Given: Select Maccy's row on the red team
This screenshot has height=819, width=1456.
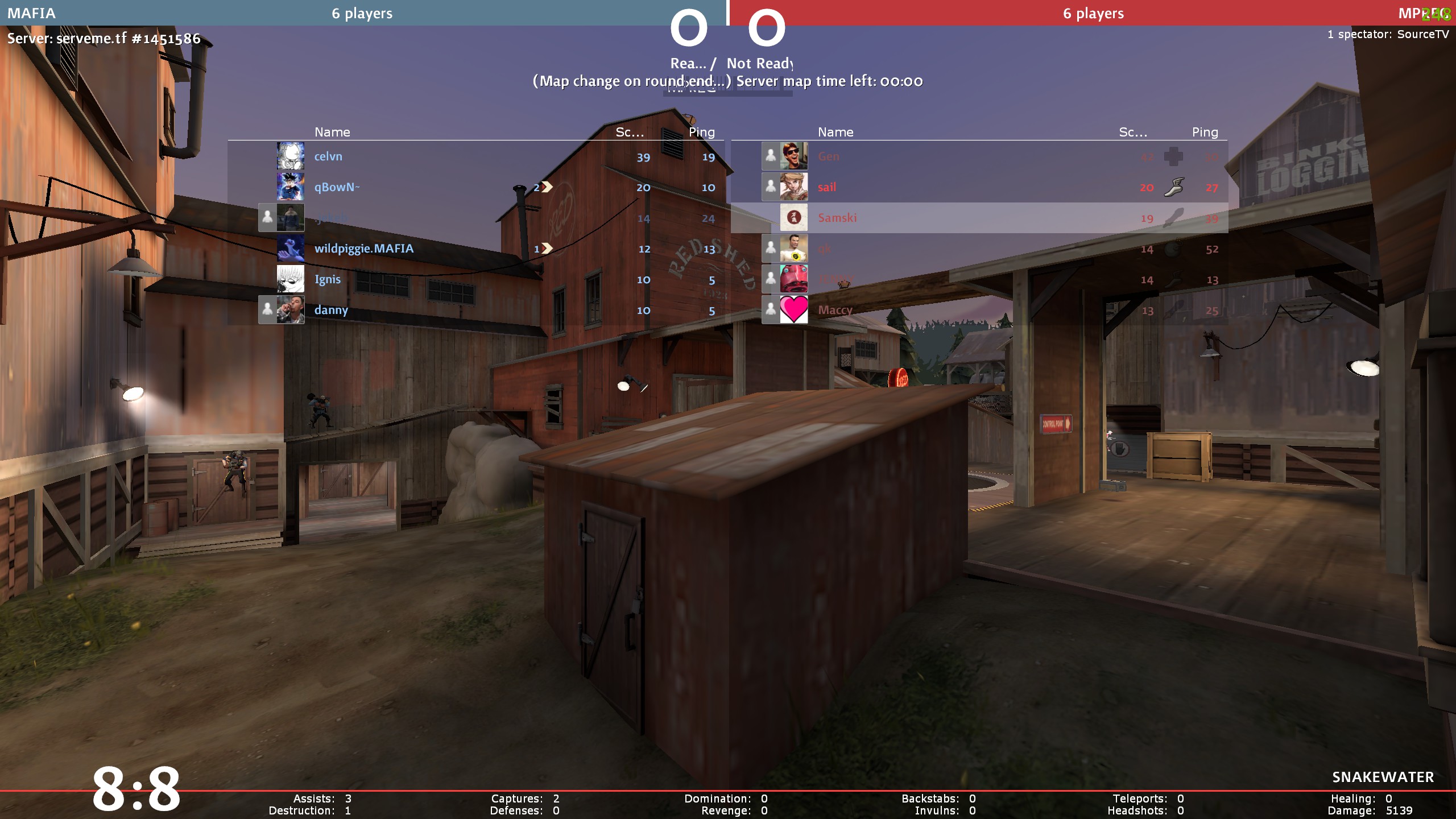Looking at the screenshot, I should point(835,310).
